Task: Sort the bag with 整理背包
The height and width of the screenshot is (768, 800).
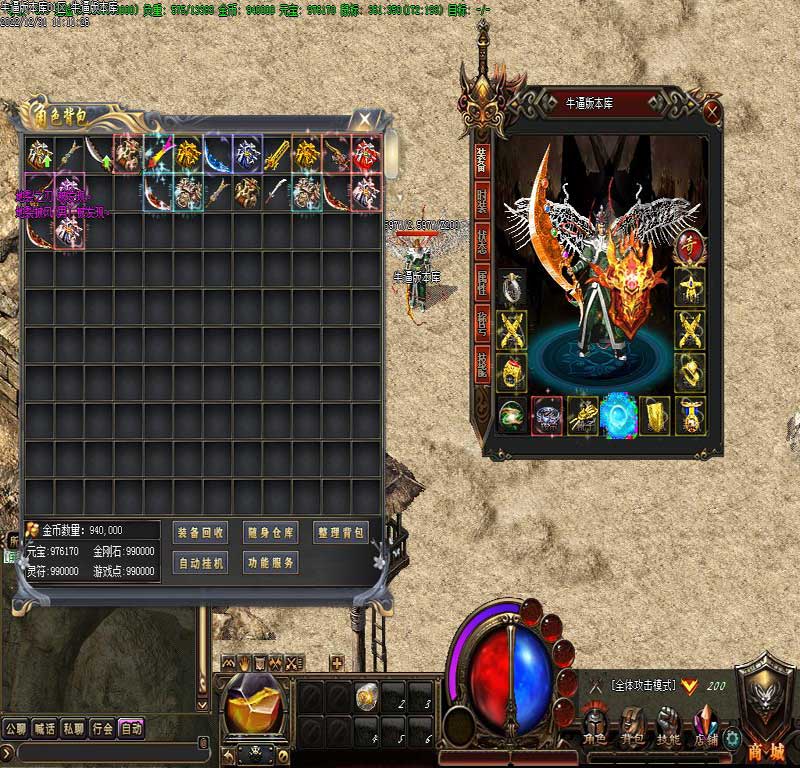Action: (341, 532)
